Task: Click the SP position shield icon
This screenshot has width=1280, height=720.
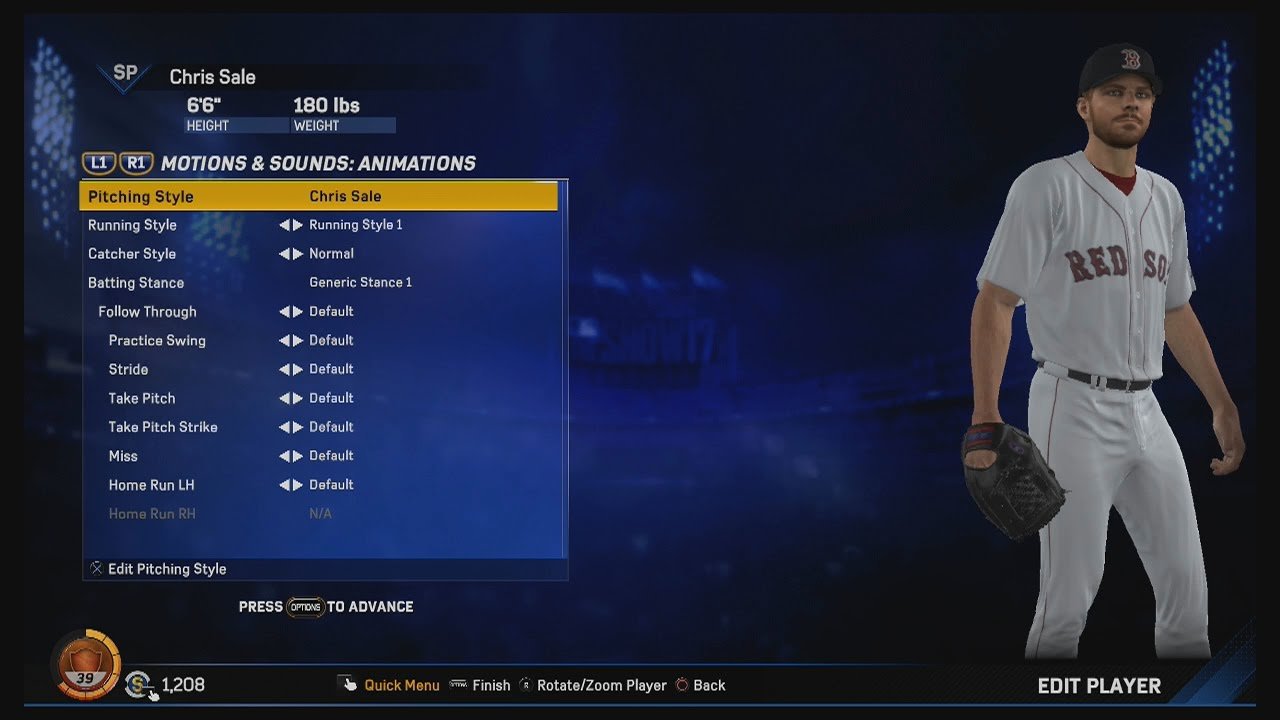Action: point(124,73)
